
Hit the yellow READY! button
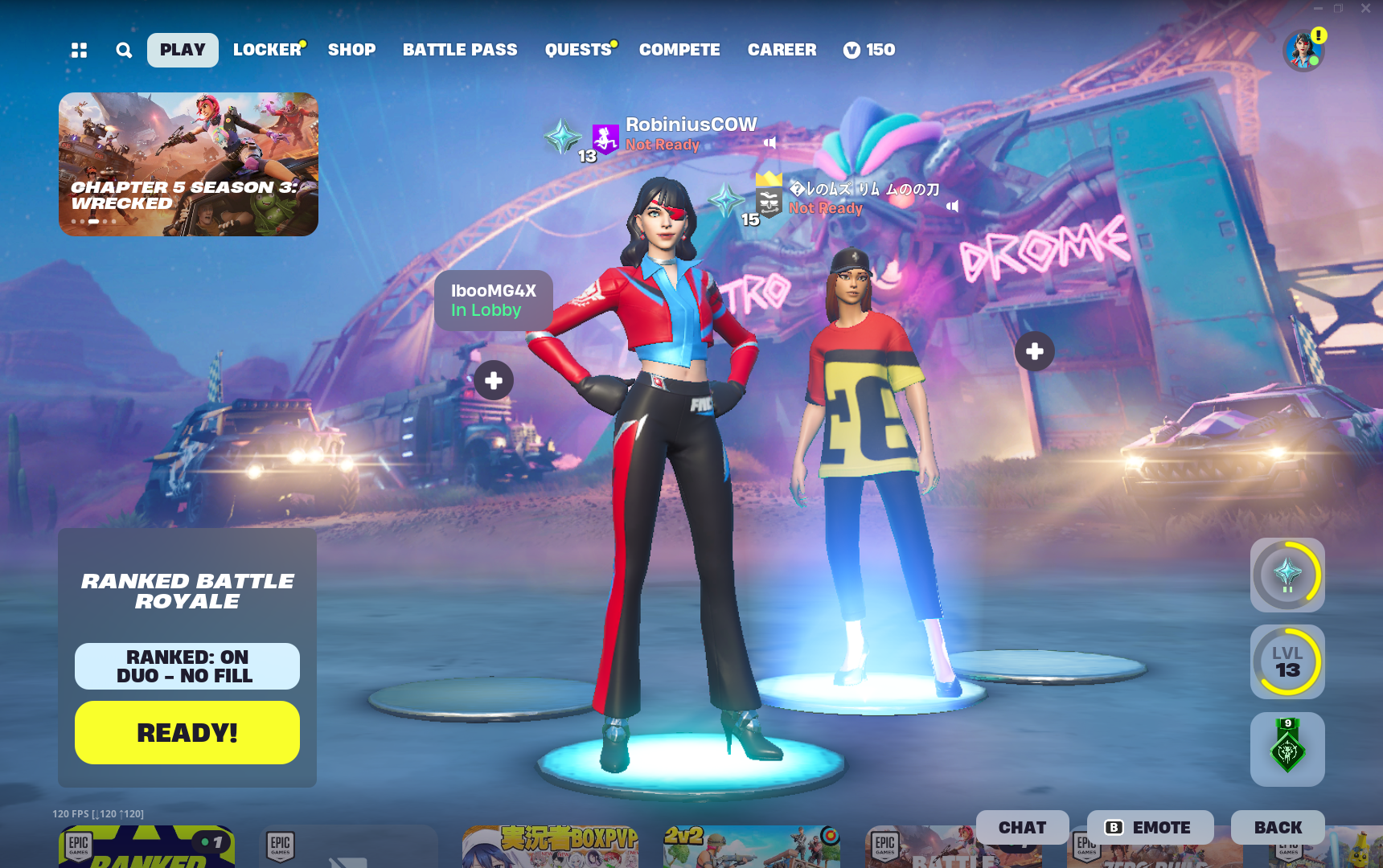187,732
